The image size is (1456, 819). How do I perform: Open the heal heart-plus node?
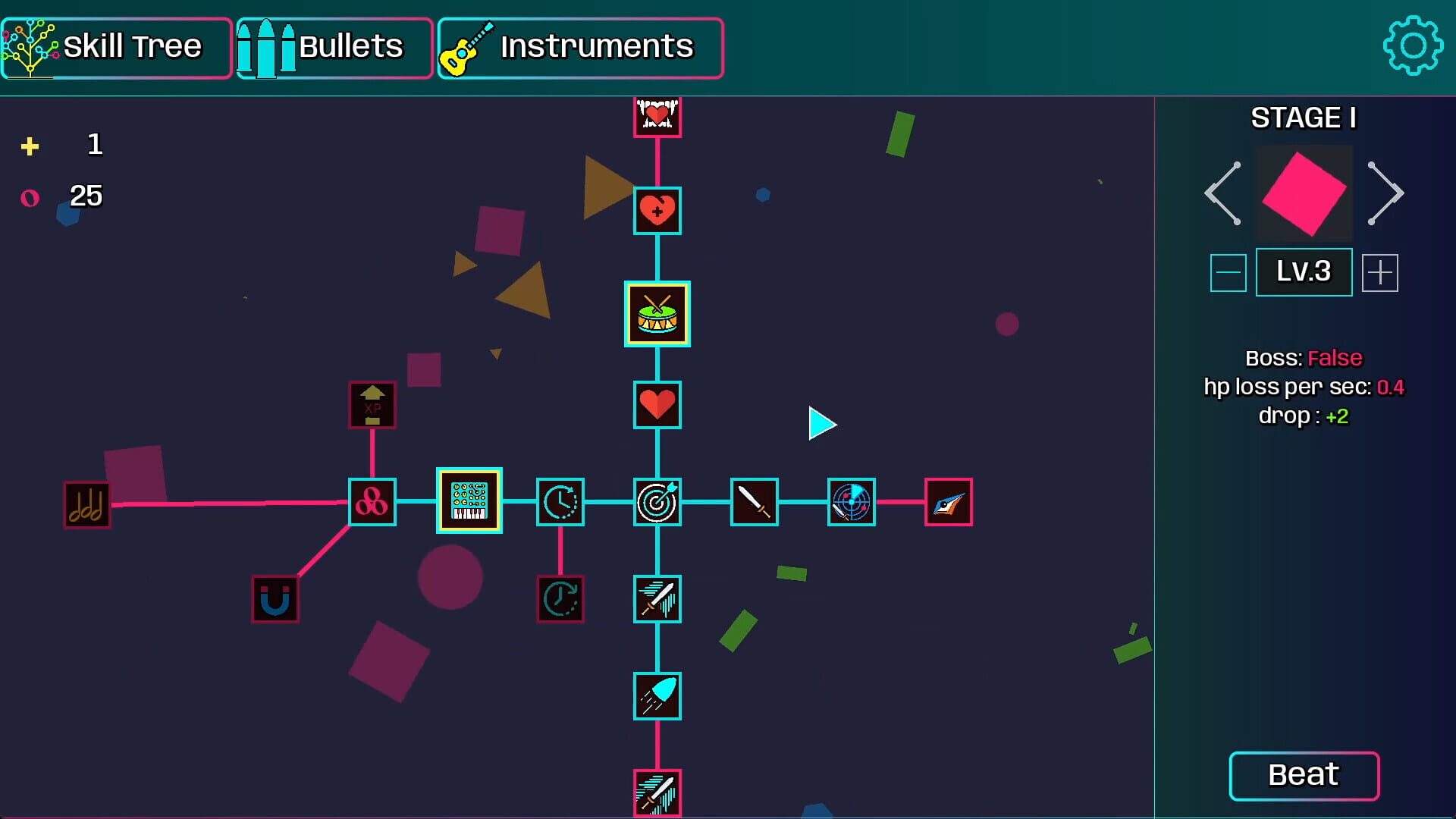tap(657, 211)
